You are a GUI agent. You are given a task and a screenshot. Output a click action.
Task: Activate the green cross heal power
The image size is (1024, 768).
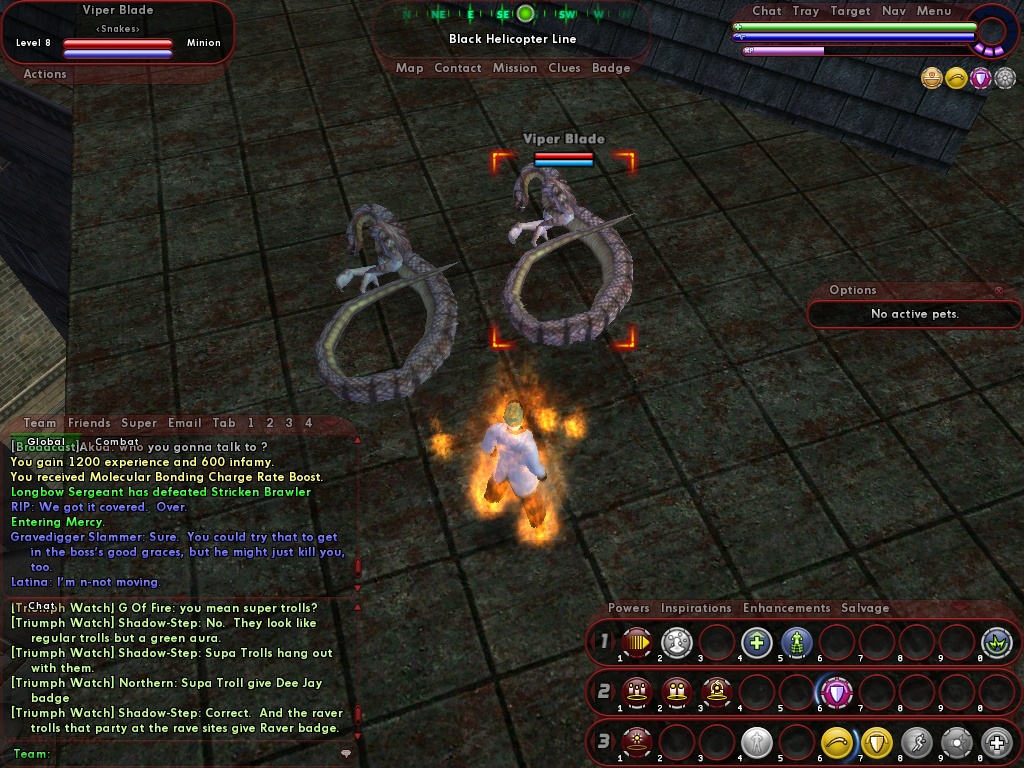click(x=756, y=642)
